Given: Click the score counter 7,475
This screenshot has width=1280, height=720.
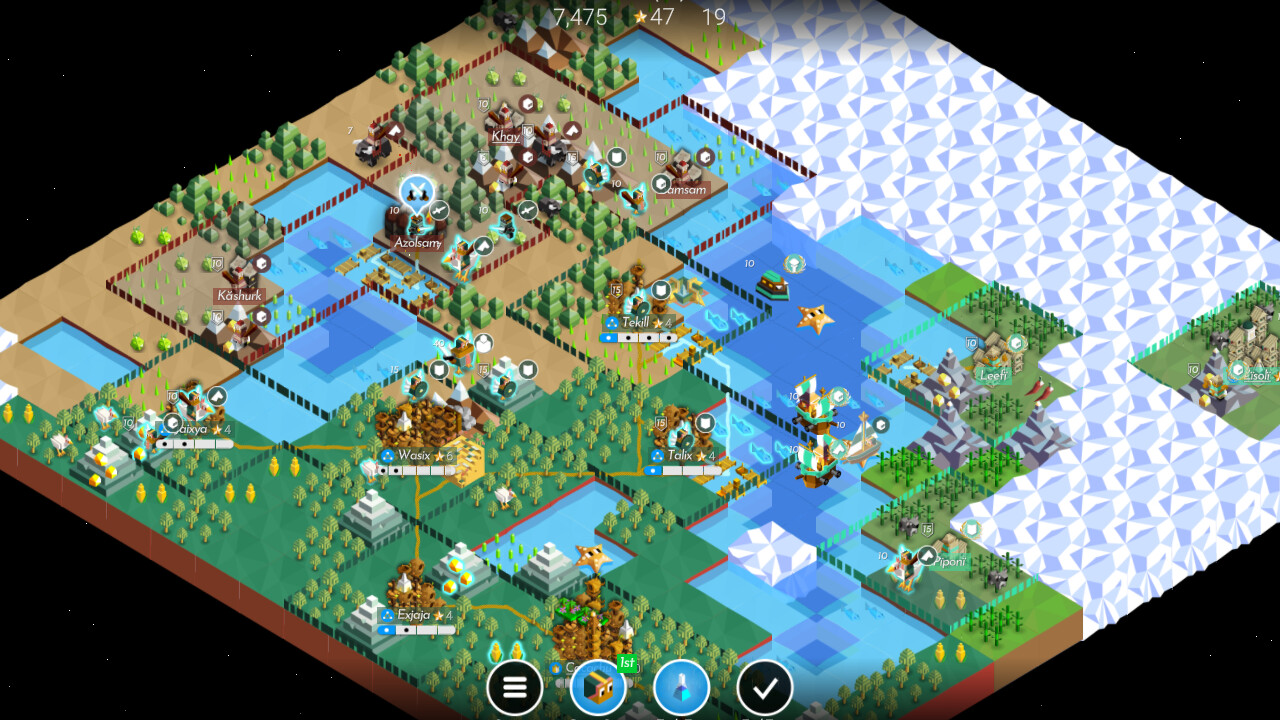Looking at the screenshot, I should coord(580,17).
